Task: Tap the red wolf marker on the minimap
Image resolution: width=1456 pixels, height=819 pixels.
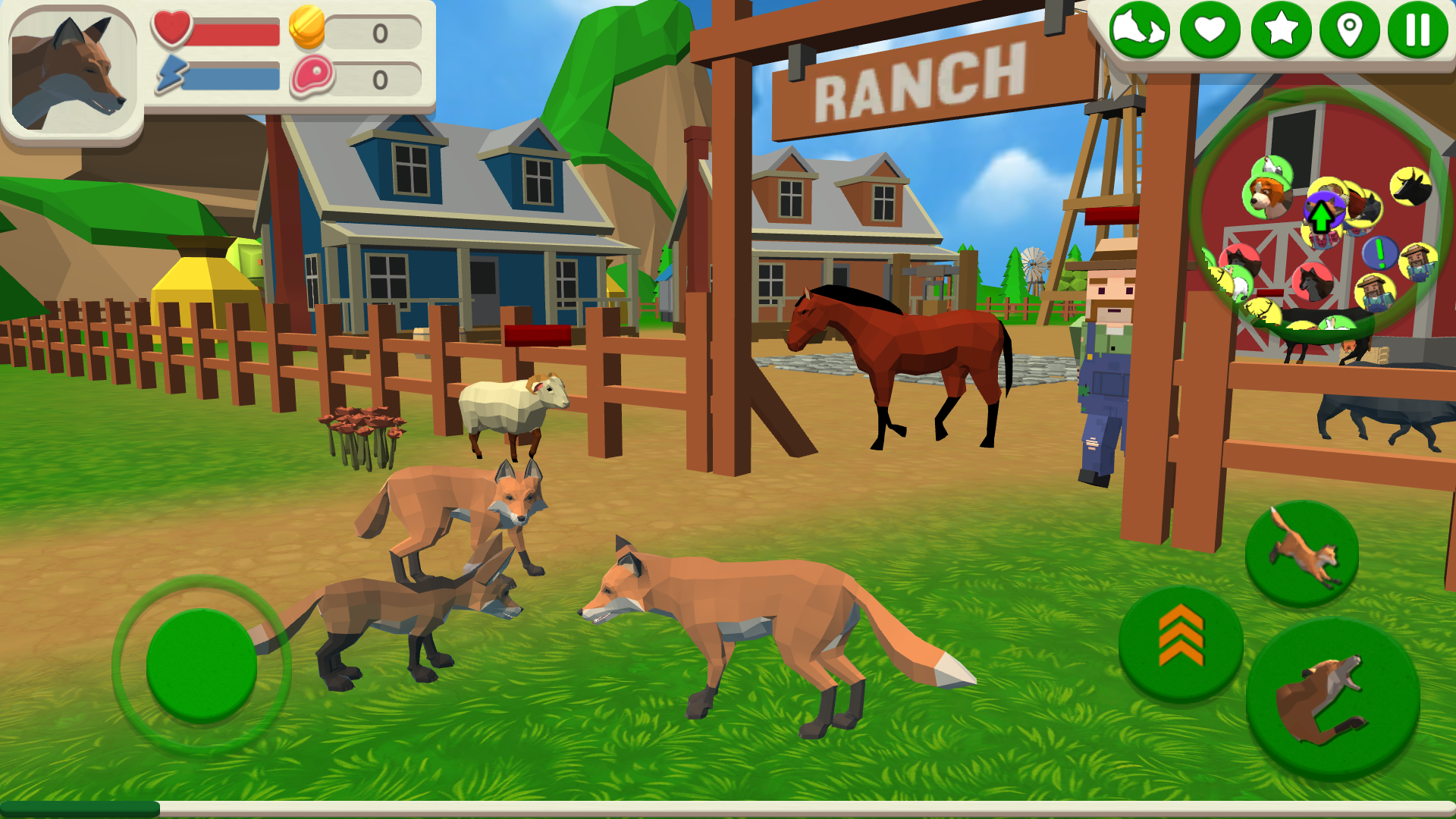Action: coord(1313,283)
